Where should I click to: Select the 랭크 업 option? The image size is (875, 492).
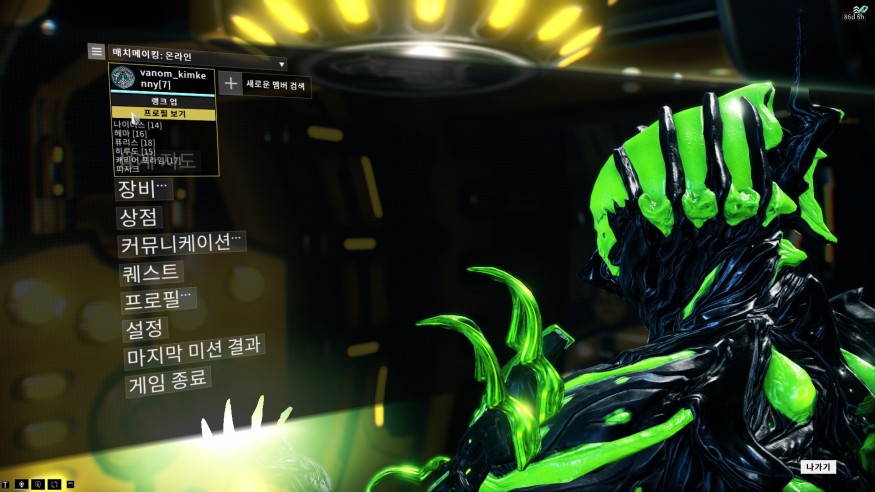pyautogui.click(x=160, y=103)
